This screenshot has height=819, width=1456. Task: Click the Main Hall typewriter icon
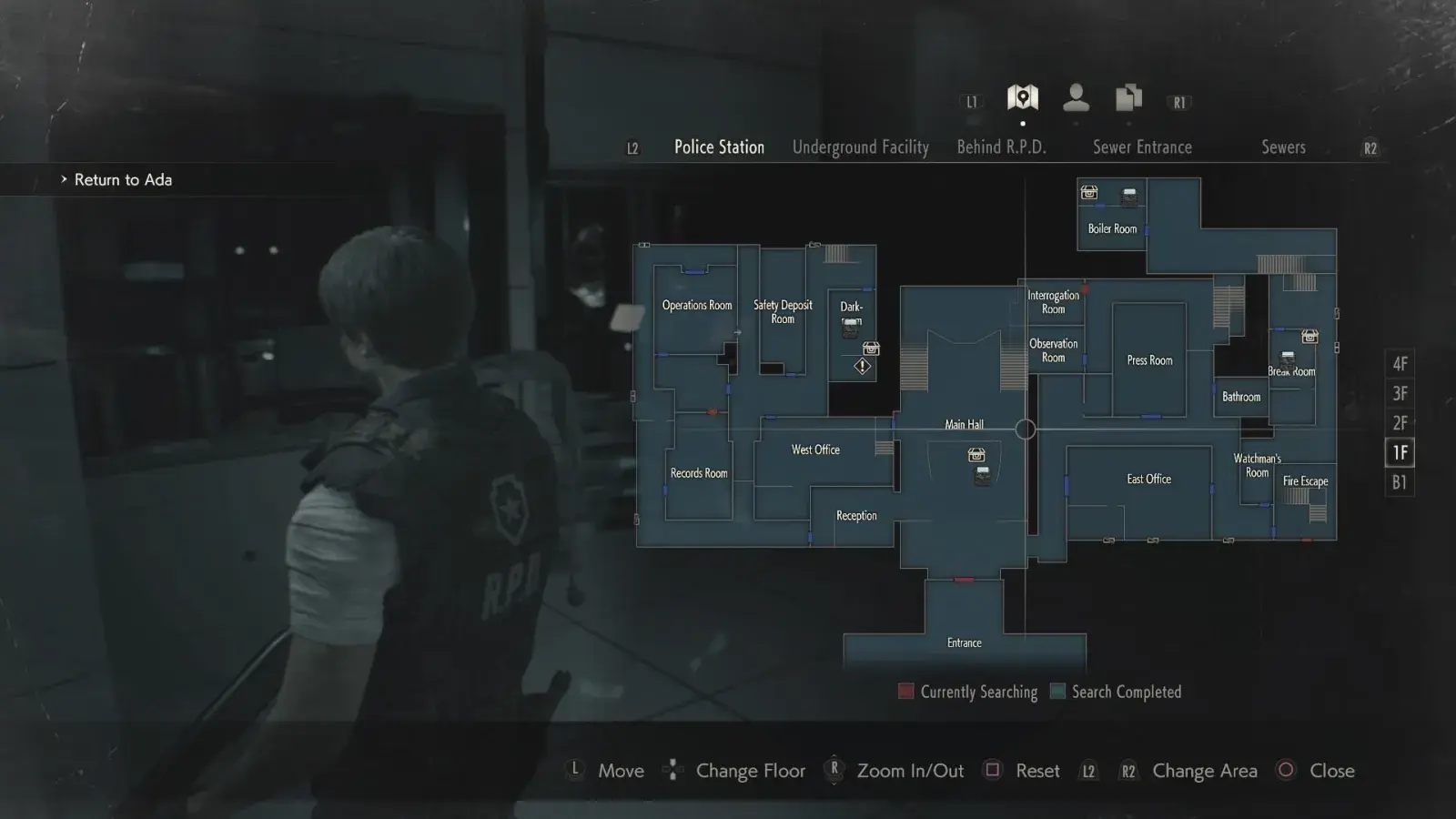click(983, 475)
